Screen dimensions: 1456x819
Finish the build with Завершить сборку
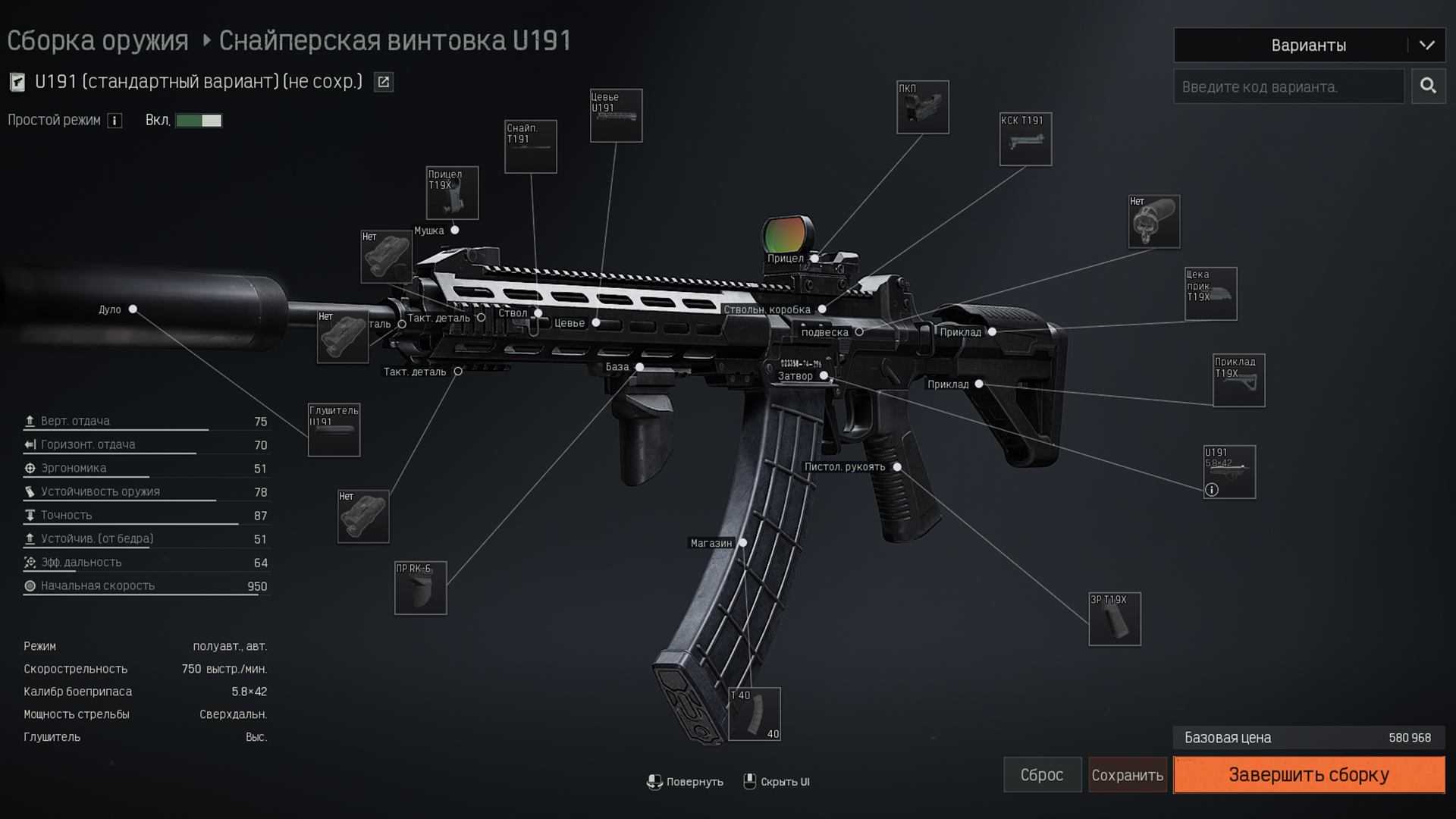click(1309, 775)
